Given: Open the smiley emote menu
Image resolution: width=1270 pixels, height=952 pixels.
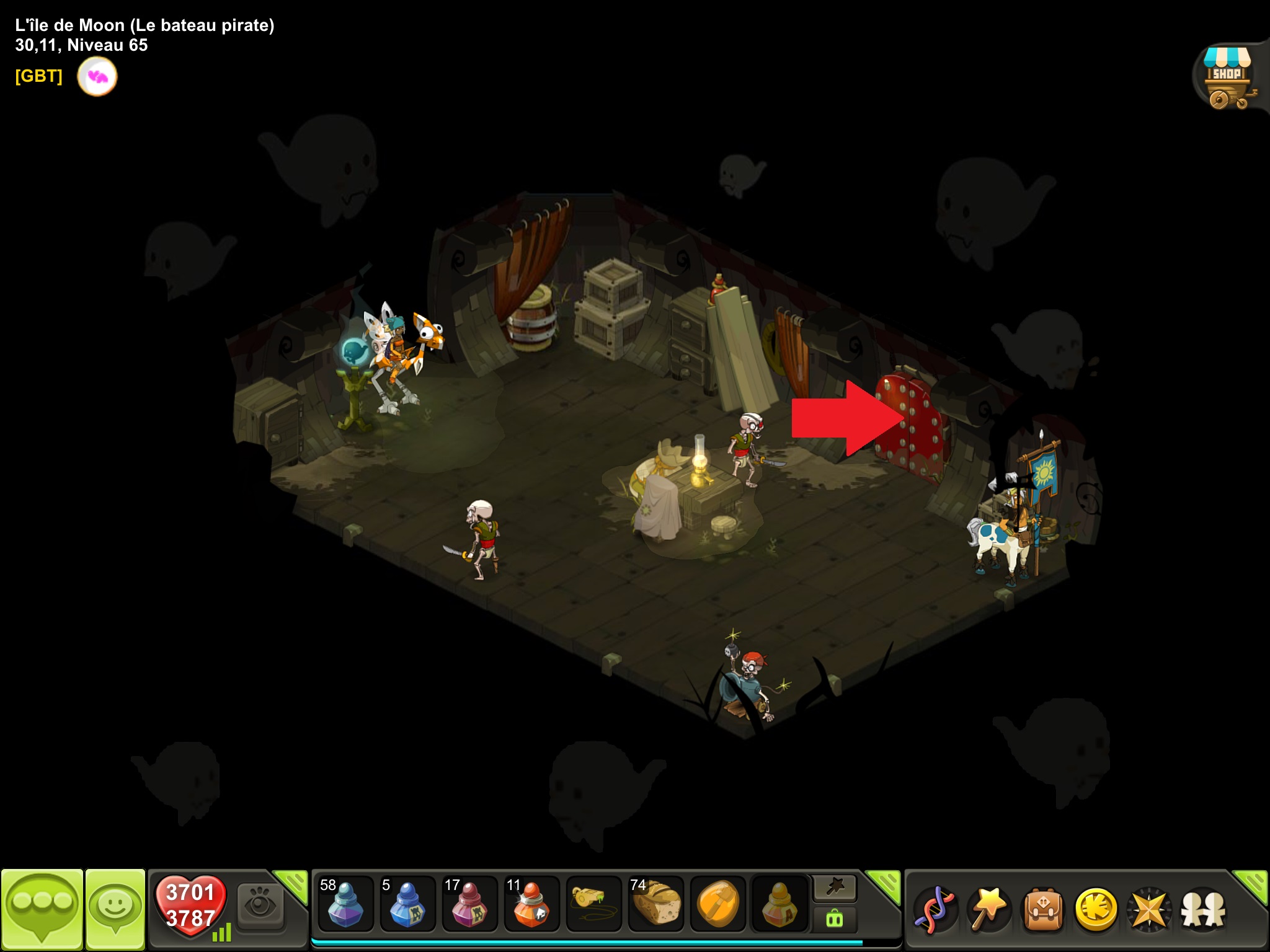Looking at the screenshot, I should [115, 907].
